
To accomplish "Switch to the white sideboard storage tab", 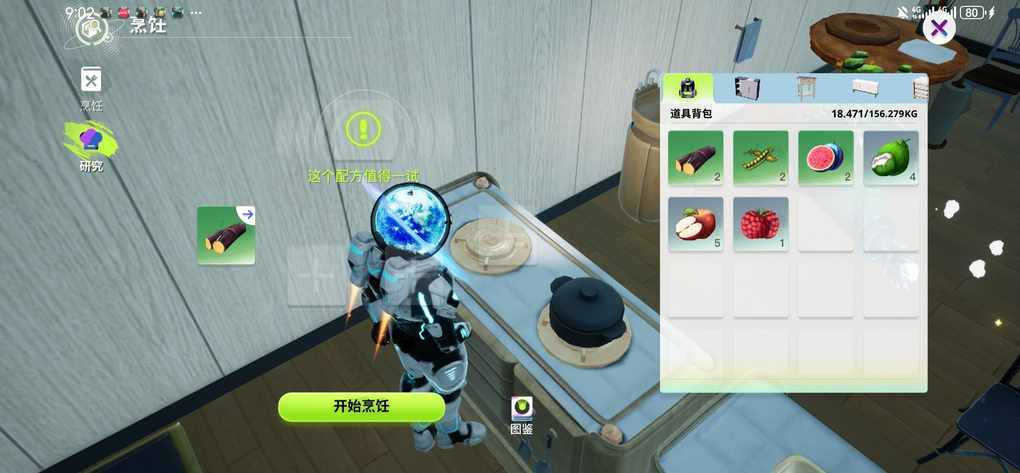I will pos(865,88).
